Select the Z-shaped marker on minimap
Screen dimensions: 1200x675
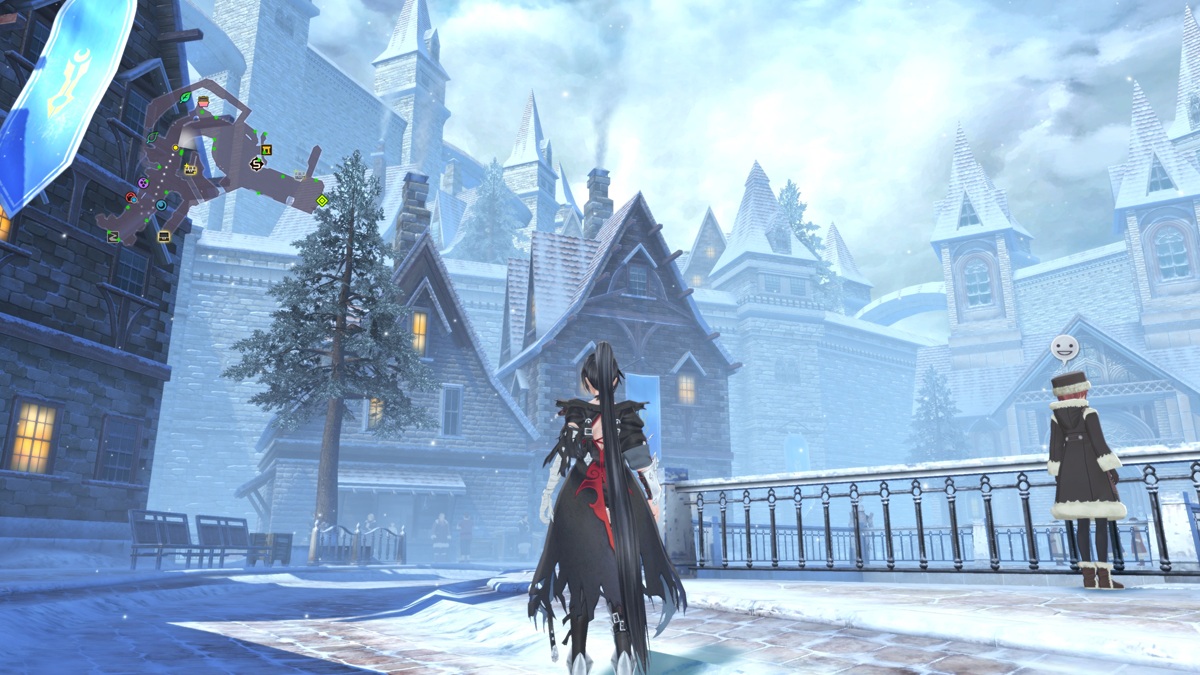point(113,236)
